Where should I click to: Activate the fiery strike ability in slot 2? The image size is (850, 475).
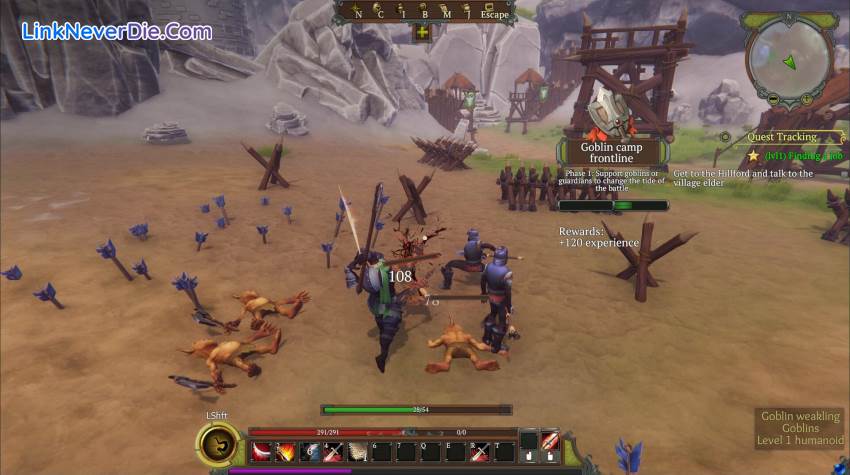point(286,451)
